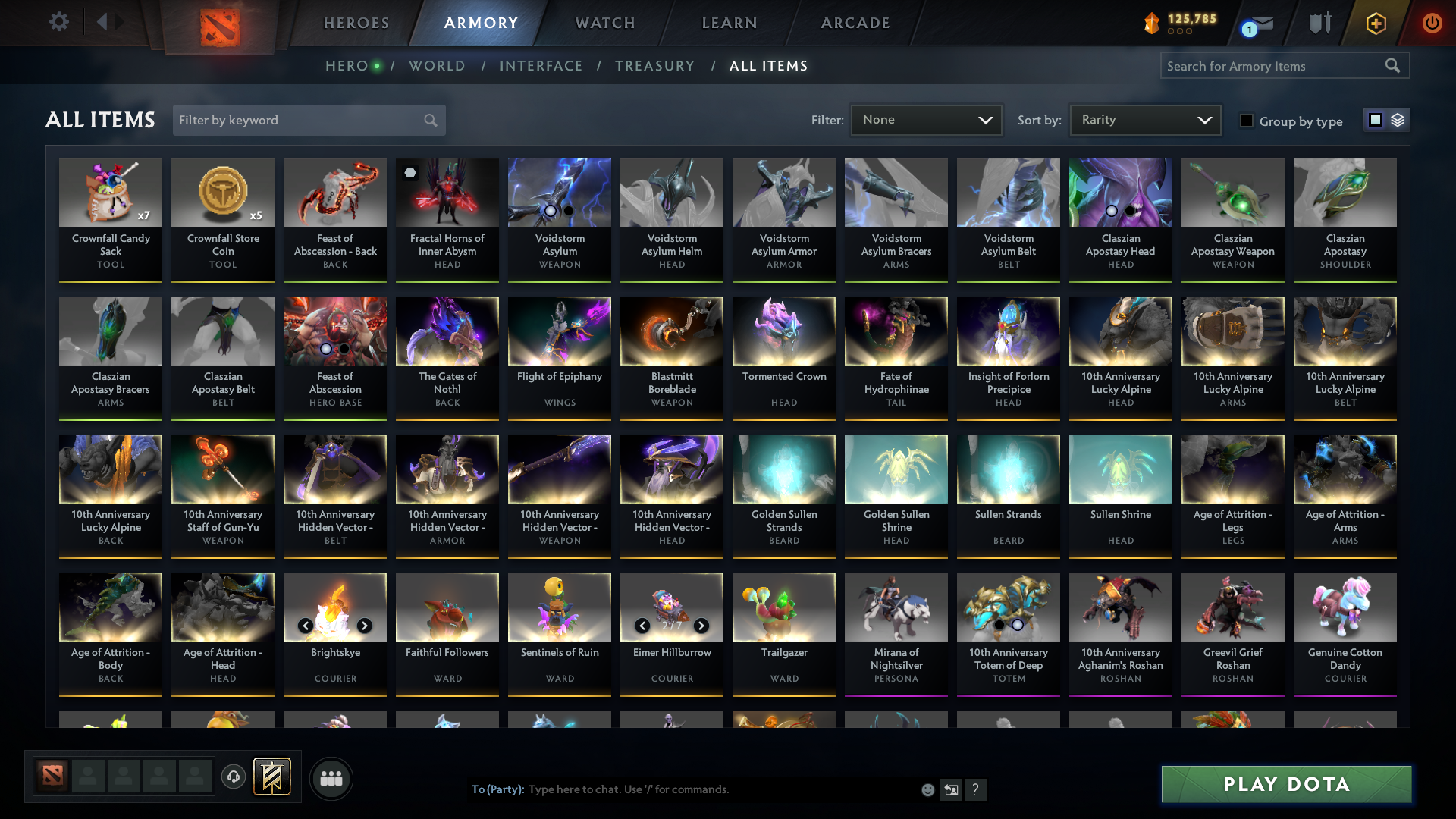1456x819 pixels.
Task: Open friends list with the people icon
Action: 331,778
